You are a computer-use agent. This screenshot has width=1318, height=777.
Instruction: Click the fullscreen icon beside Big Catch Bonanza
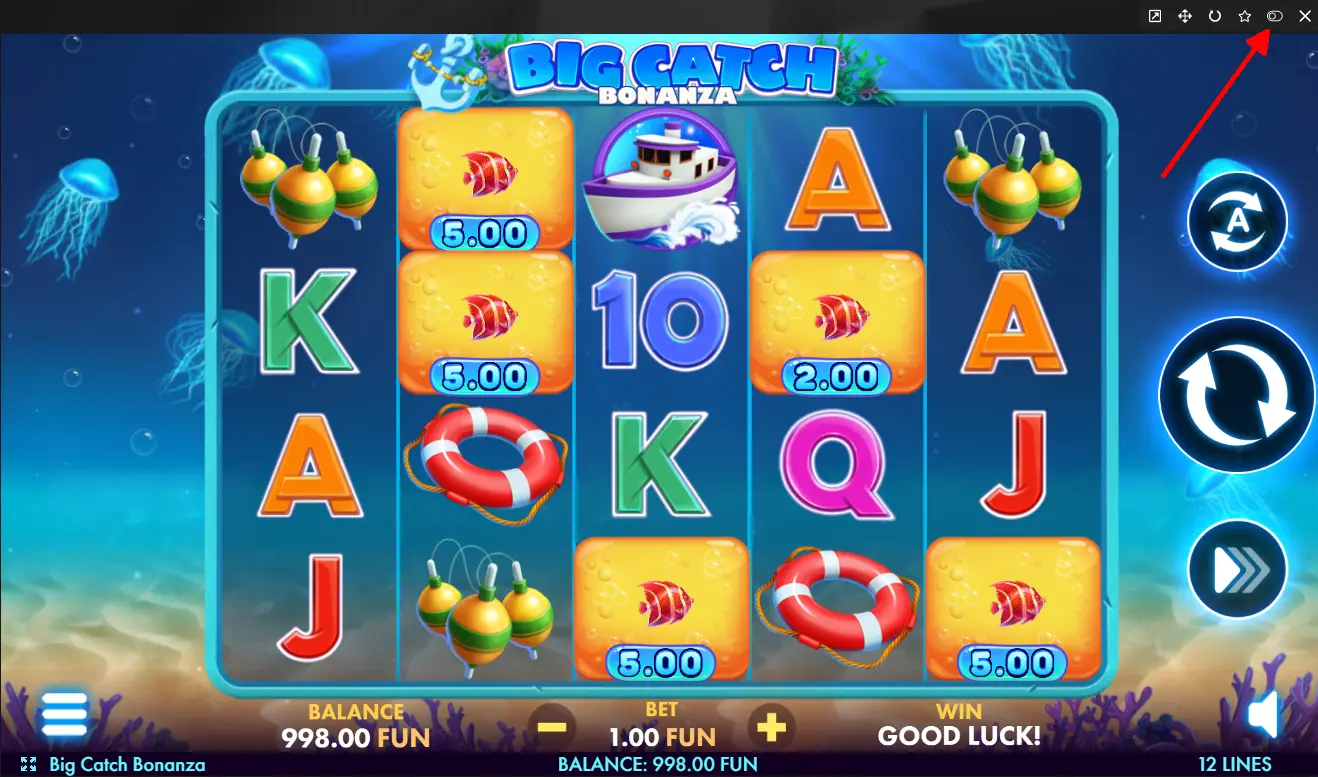point(28,765)
